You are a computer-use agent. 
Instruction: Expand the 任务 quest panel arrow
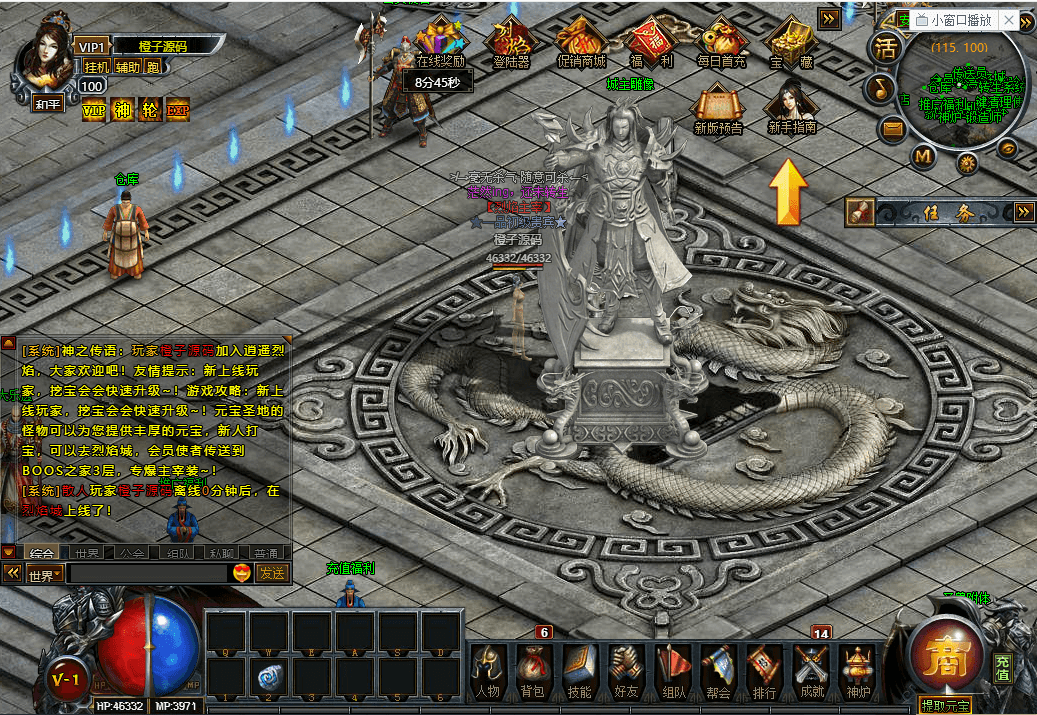(1023, 212)
